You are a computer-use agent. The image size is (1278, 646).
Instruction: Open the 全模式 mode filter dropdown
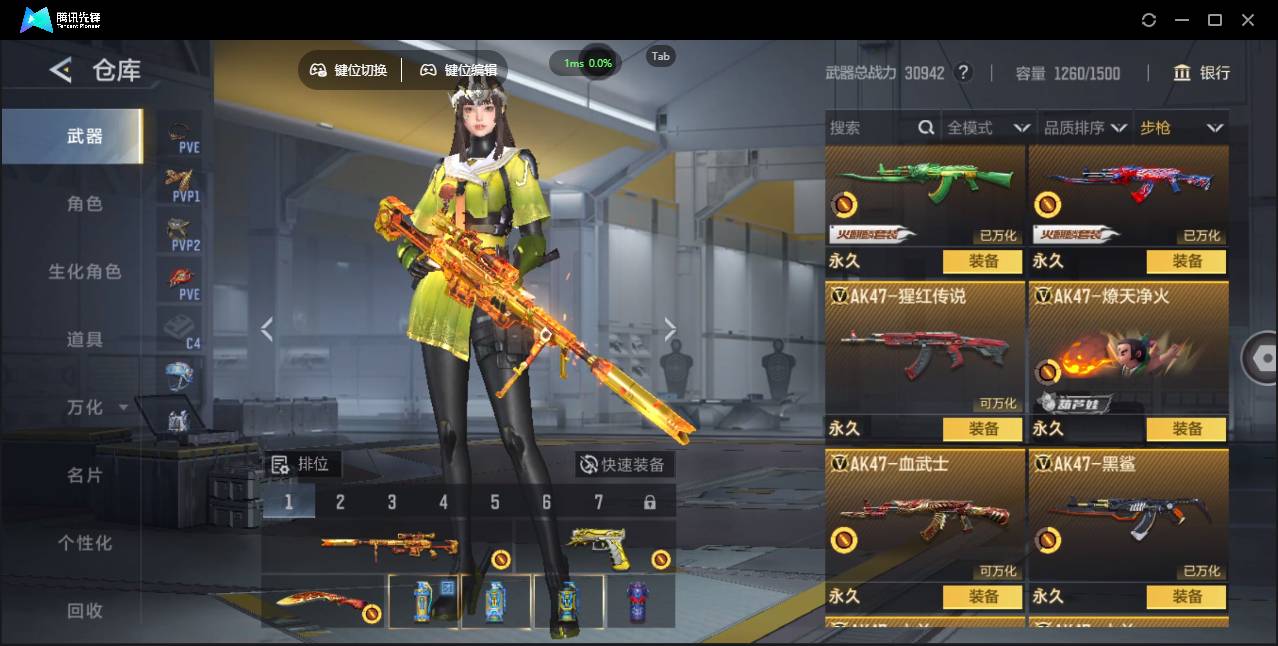pyautogui.click(x=988, y=128)
